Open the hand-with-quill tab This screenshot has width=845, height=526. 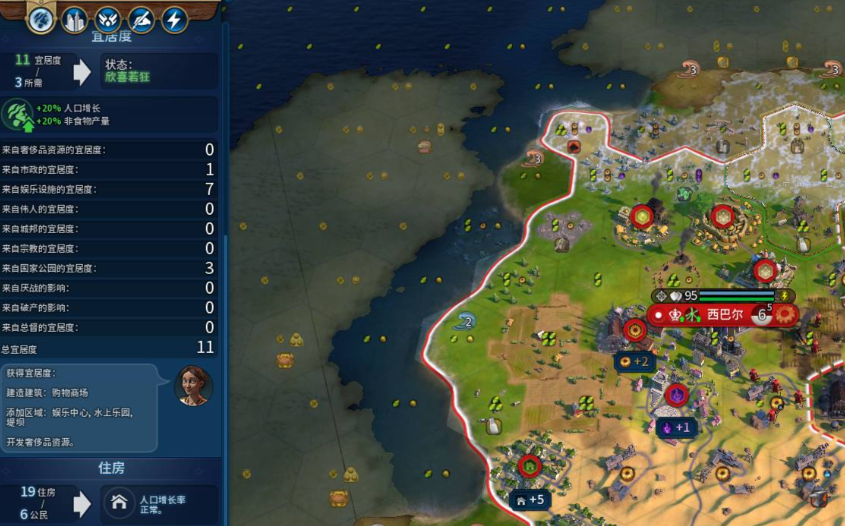tap(142, 18)
